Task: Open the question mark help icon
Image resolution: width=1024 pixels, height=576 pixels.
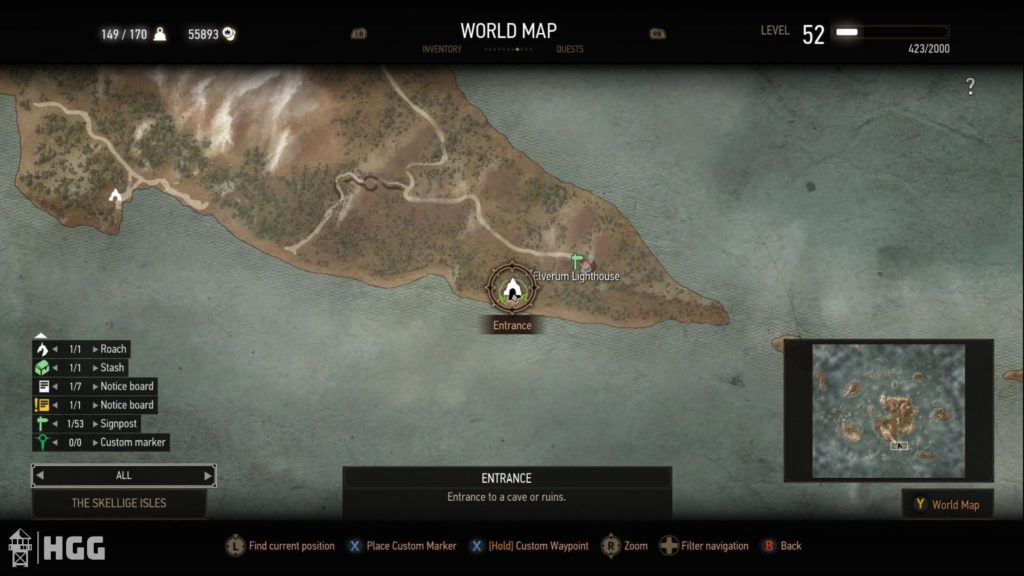Action: pyautogui.click(x=969, y=87)
